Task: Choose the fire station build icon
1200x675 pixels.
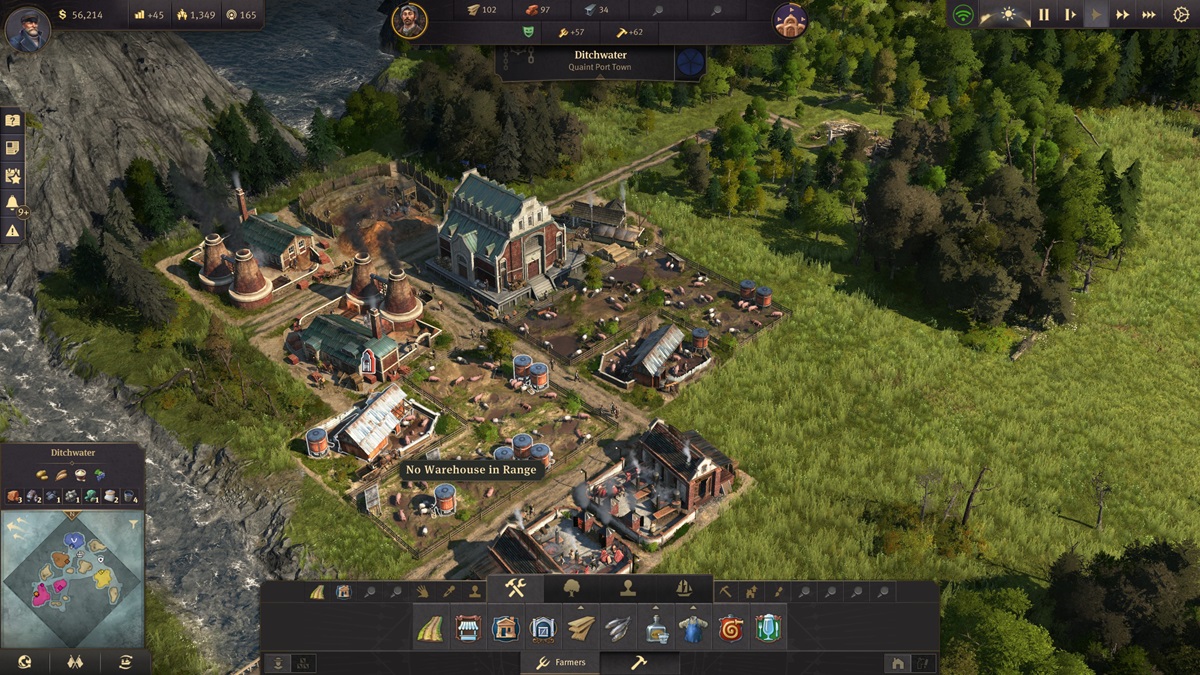Action: [731, 628]
